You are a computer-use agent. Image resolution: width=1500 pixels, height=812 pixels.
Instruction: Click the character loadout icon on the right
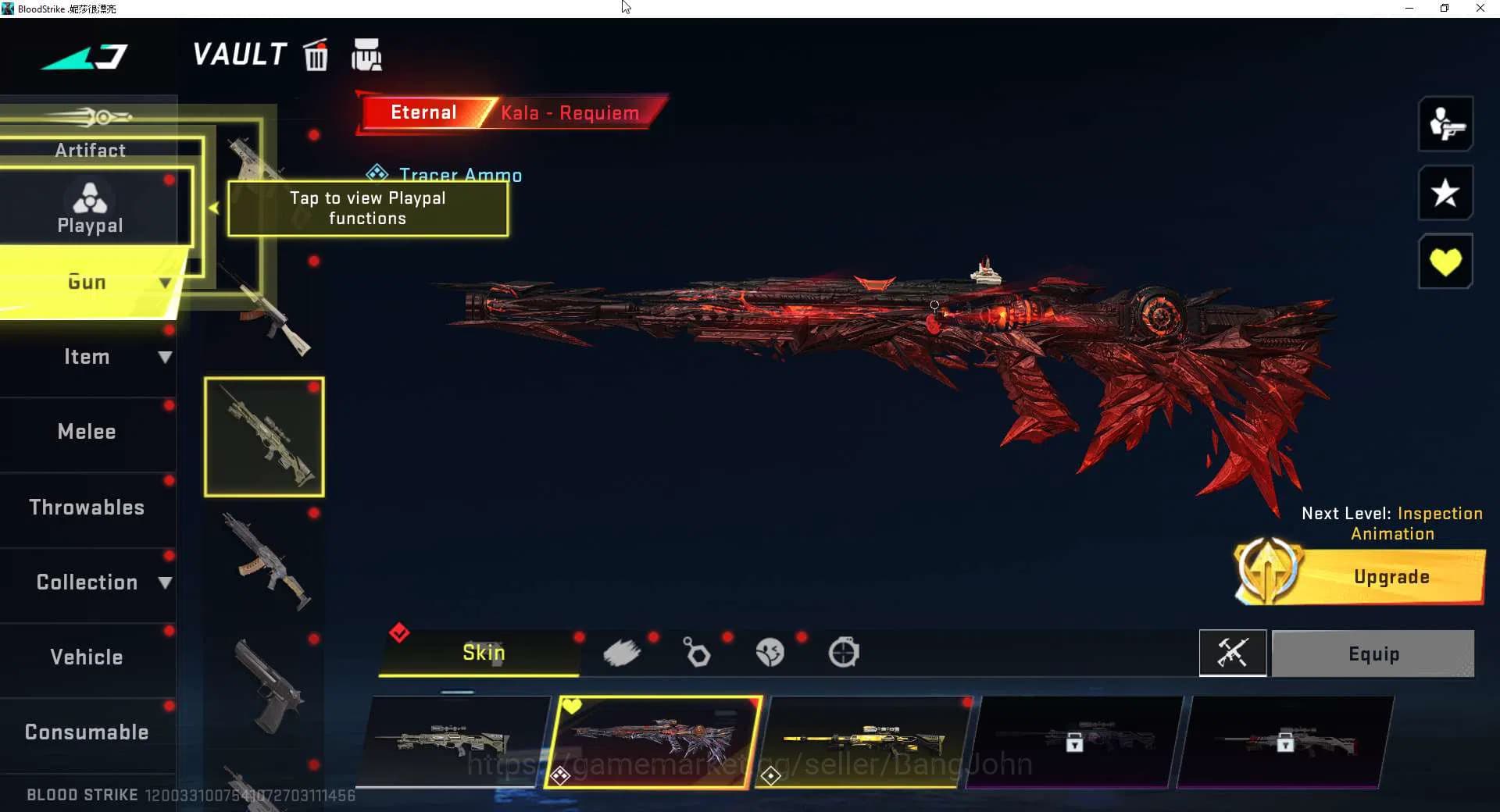pyautogui.click(x=1446, y=124)
